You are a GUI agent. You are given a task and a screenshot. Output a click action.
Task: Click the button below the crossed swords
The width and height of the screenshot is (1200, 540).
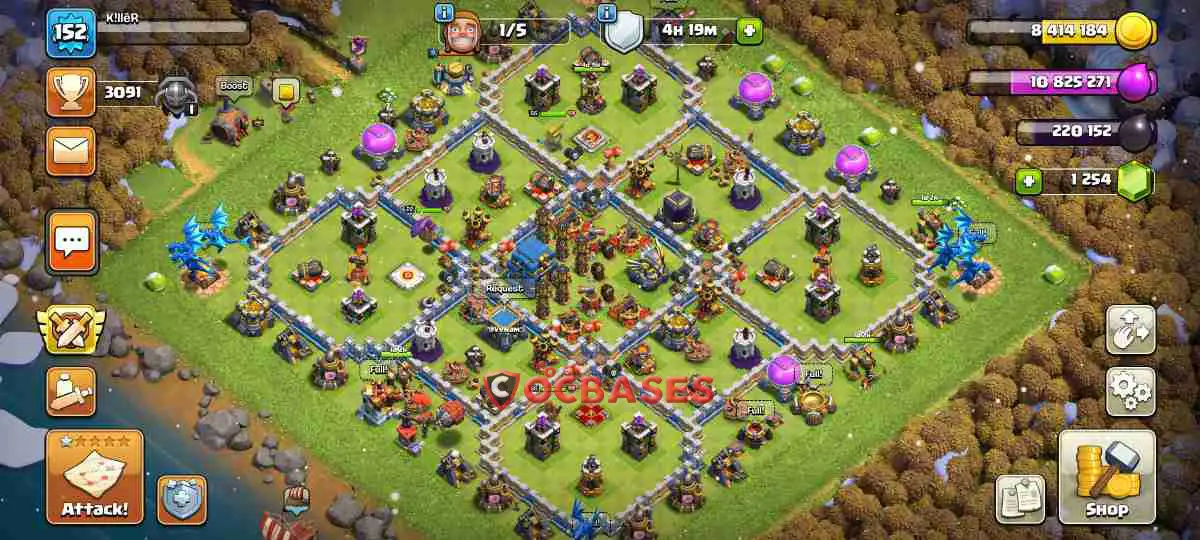(71, 391)
